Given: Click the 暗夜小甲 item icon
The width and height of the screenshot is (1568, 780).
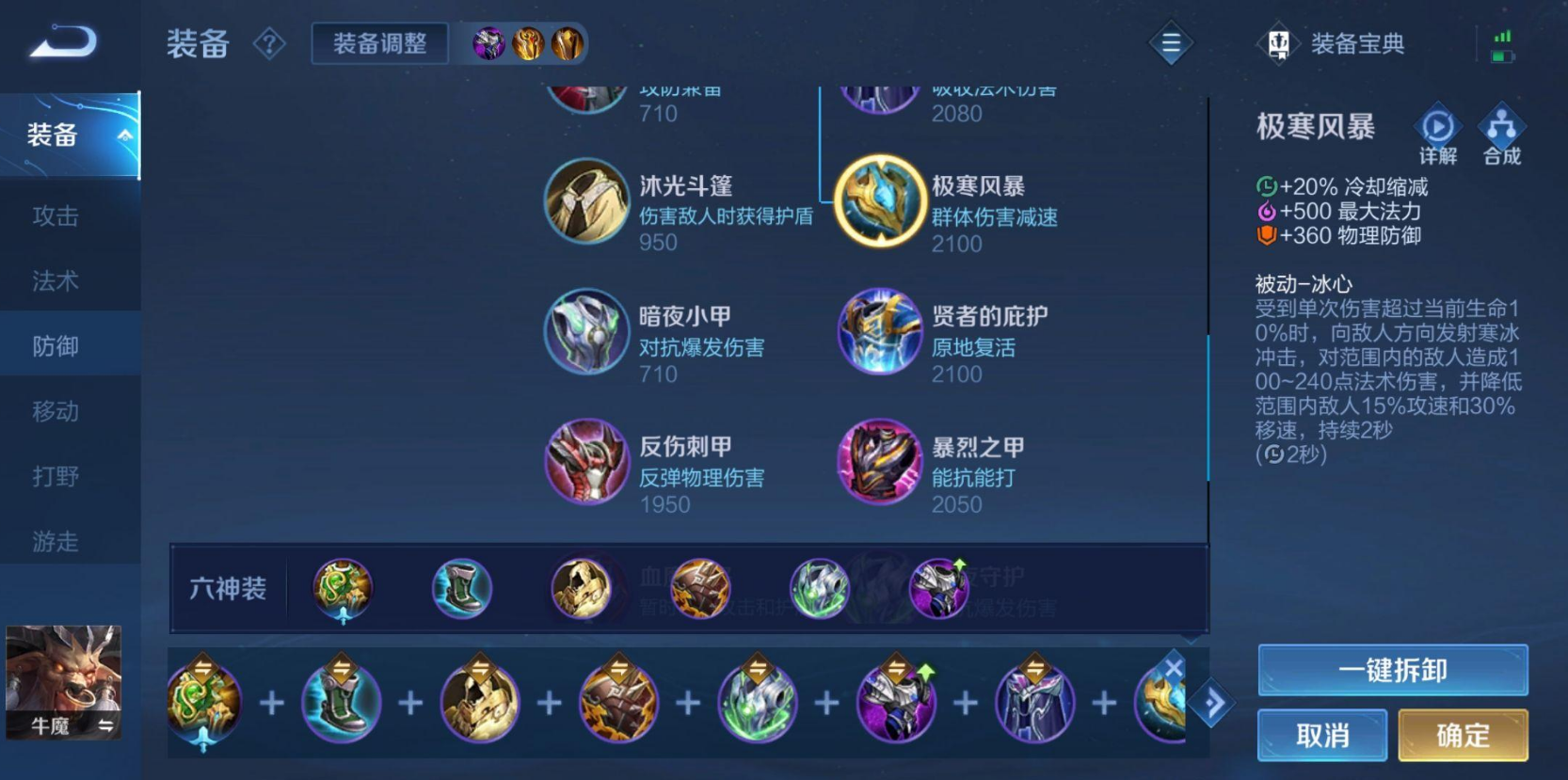Looking at the screenshot, I should (x=585, y=332).
